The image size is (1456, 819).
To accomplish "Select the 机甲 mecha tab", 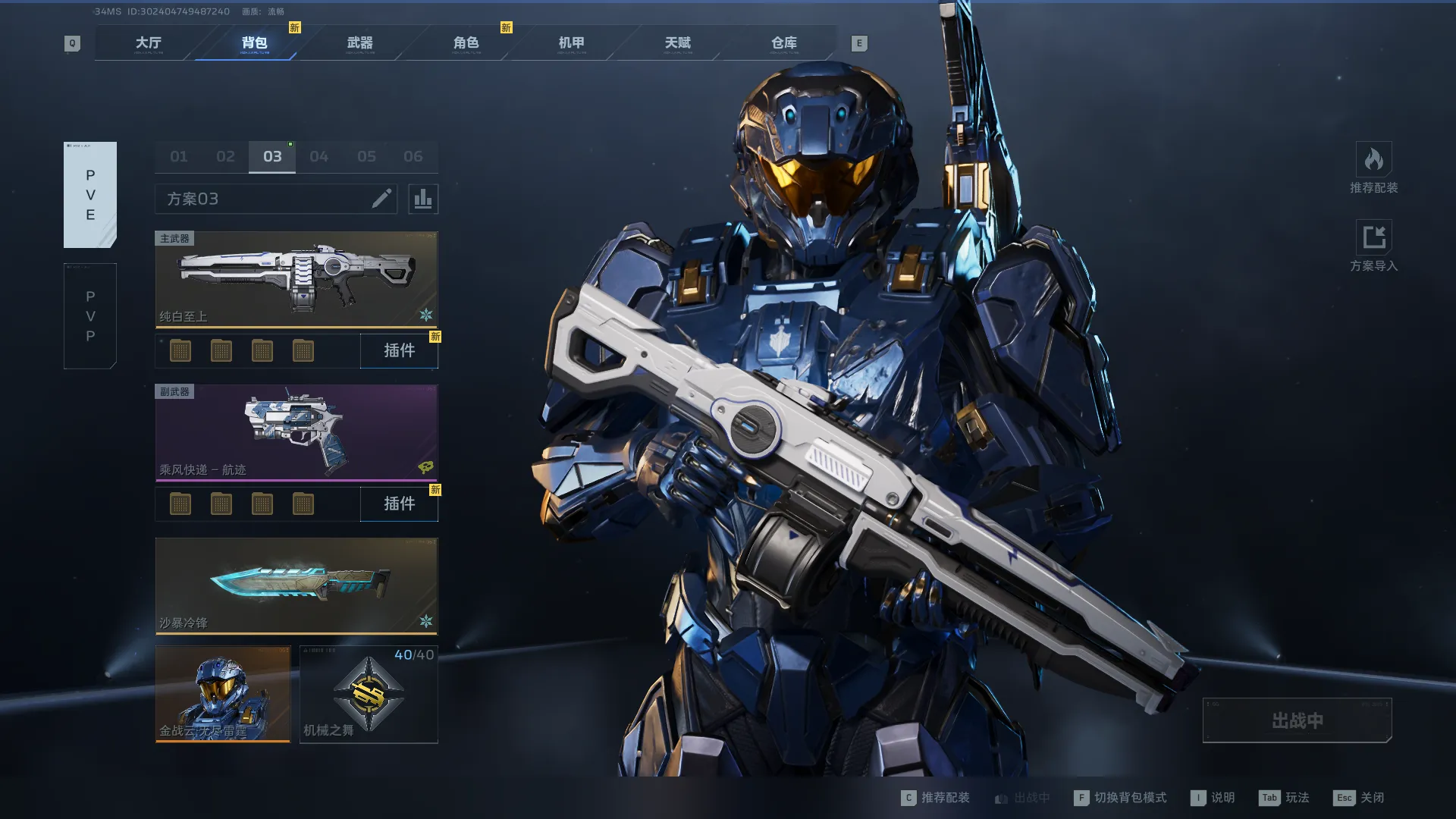I will [571, 43].
